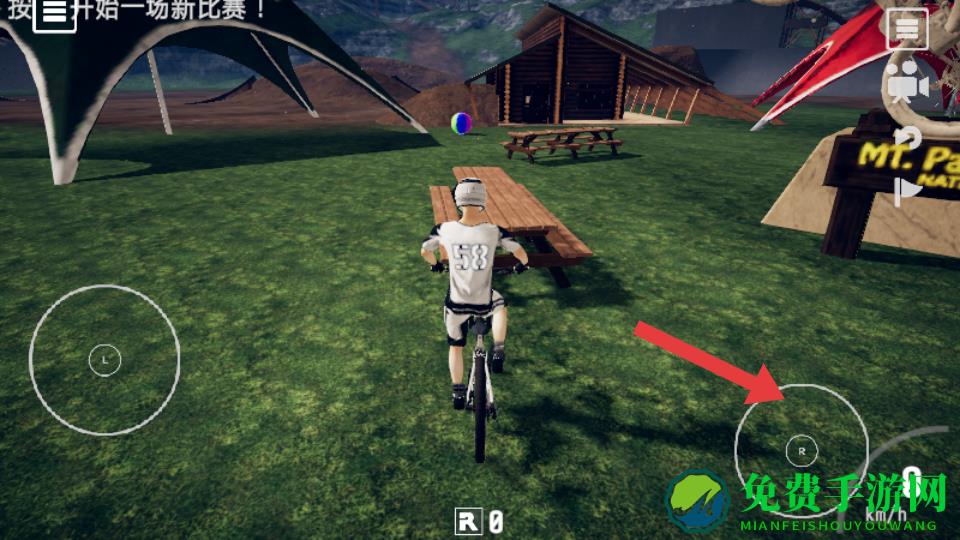Open the menu button above the camera icon
The height and width of the screenshot is (540, 960).
pyautogui.click(x=906, y=31)
